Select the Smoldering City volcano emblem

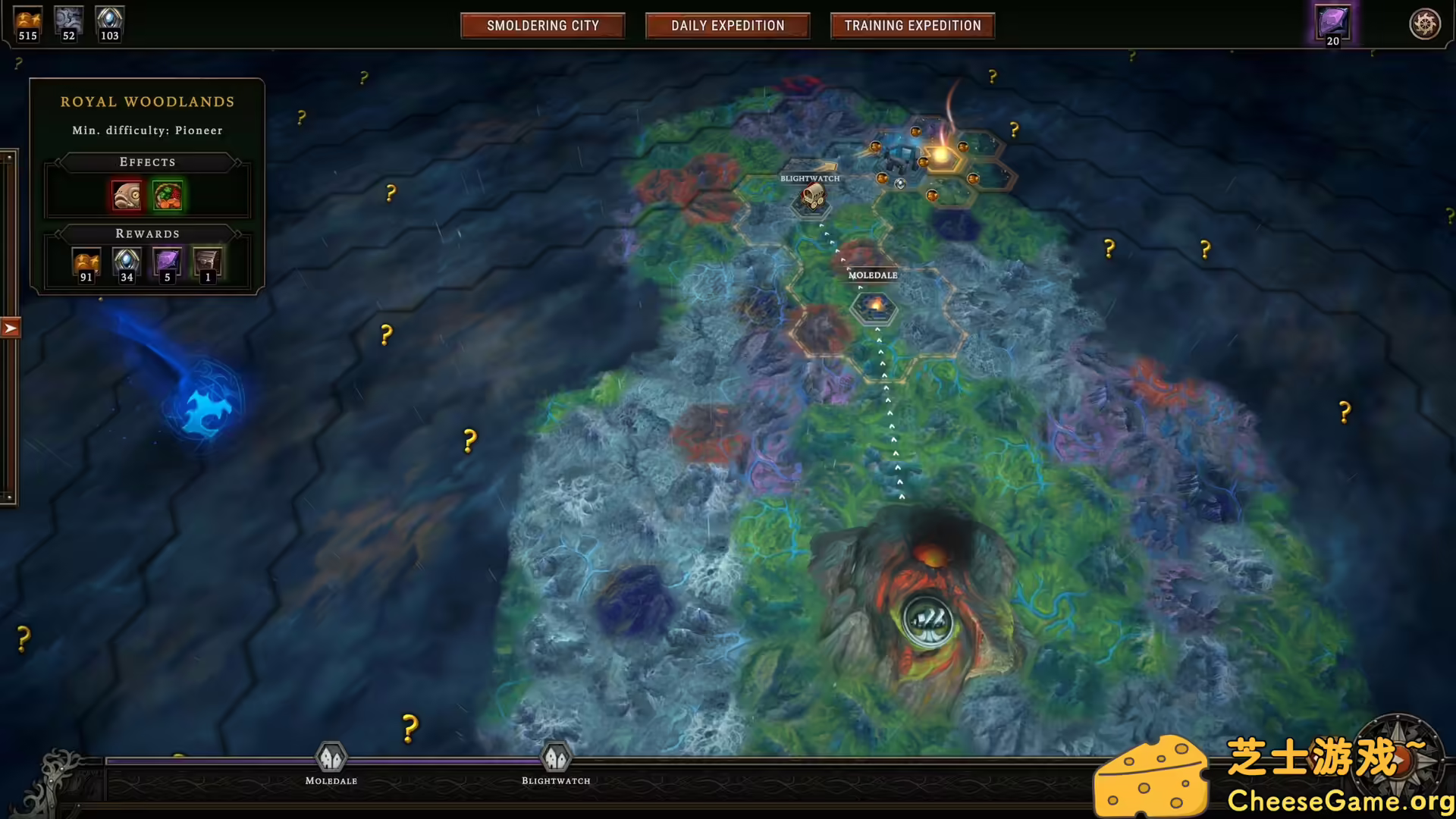coord(927,621)
